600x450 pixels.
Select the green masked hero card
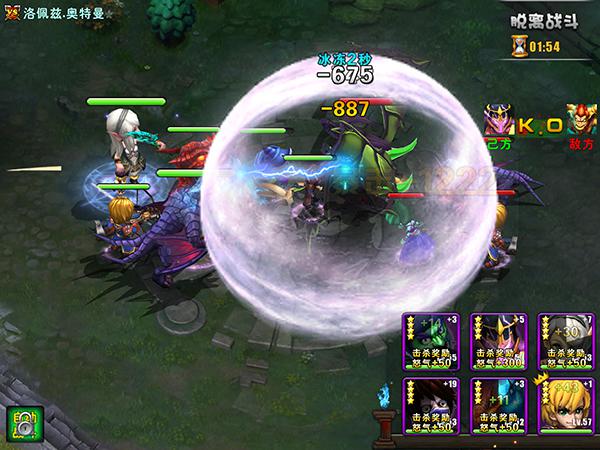coord(429,341)
